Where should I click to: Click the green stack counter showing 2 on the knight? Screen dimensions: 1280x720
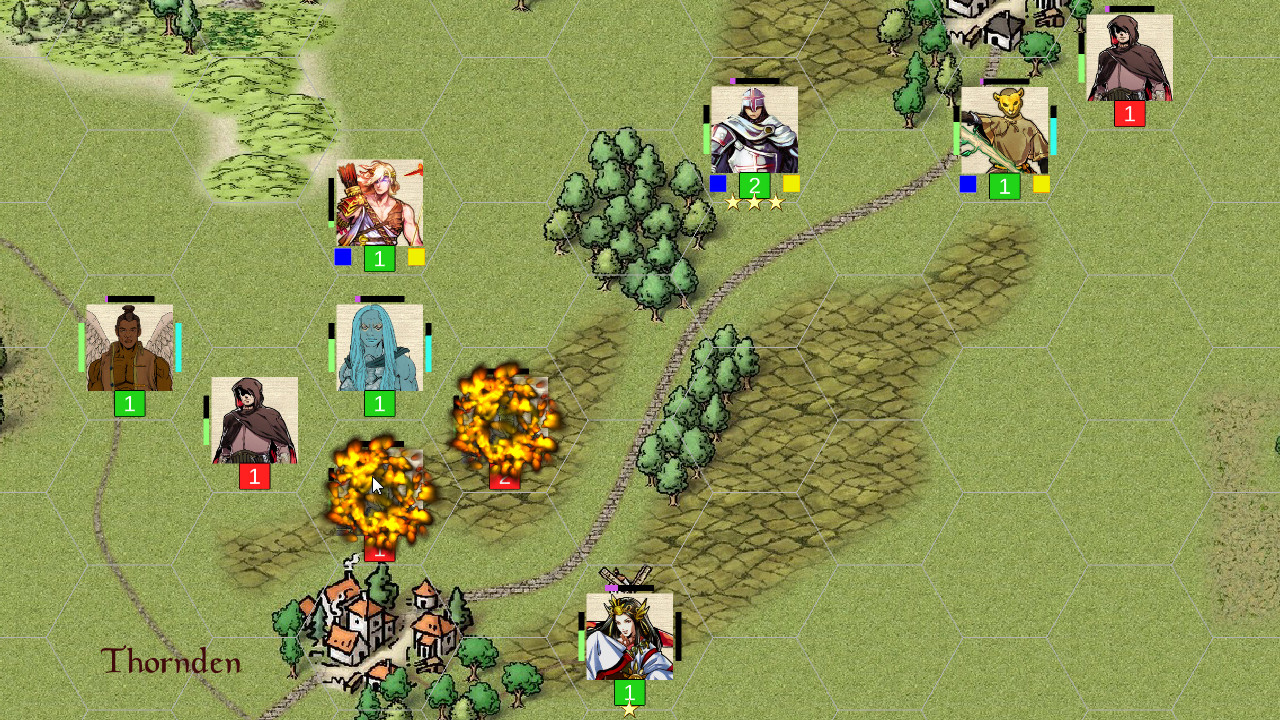coord(754,184)
